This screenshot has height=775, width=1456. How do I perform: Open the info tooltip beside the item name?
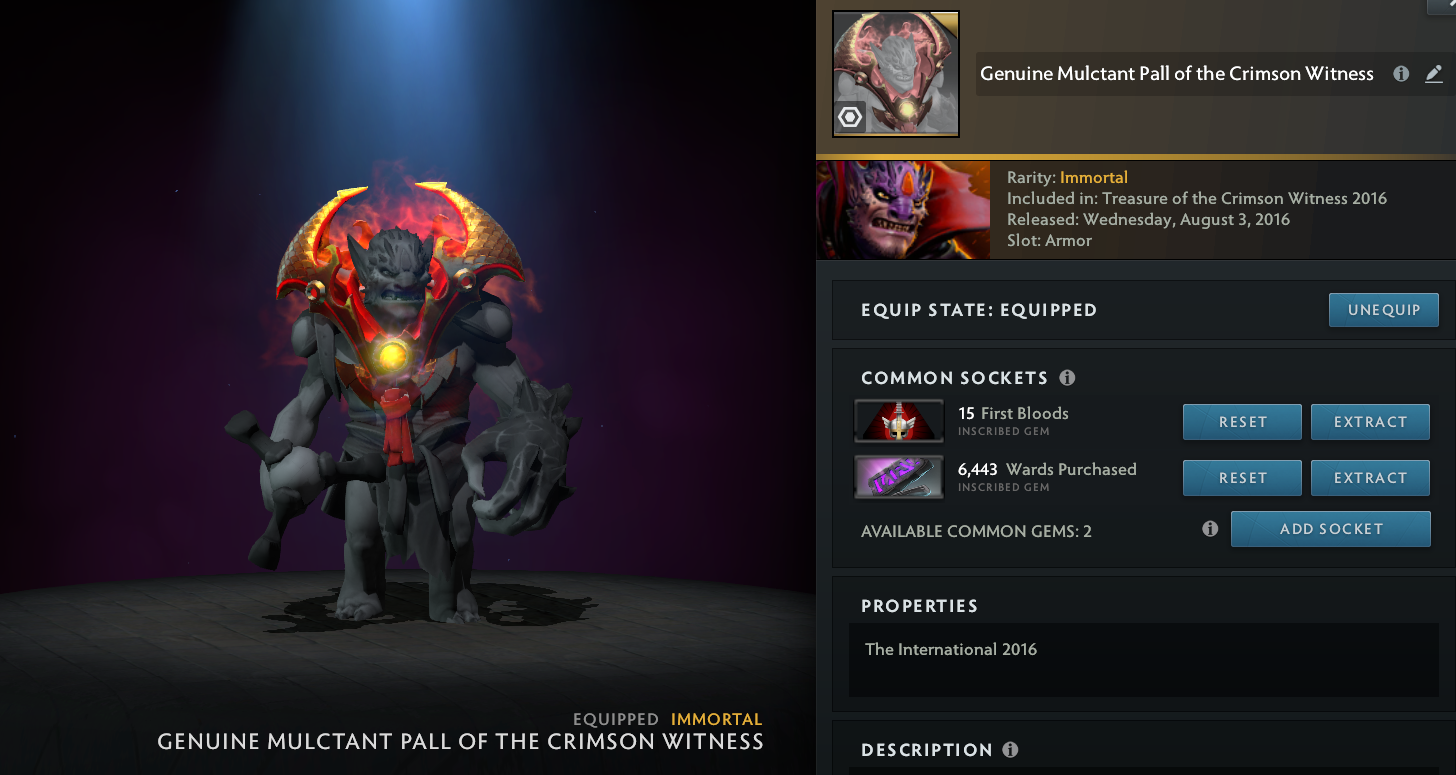point(1400,73)
